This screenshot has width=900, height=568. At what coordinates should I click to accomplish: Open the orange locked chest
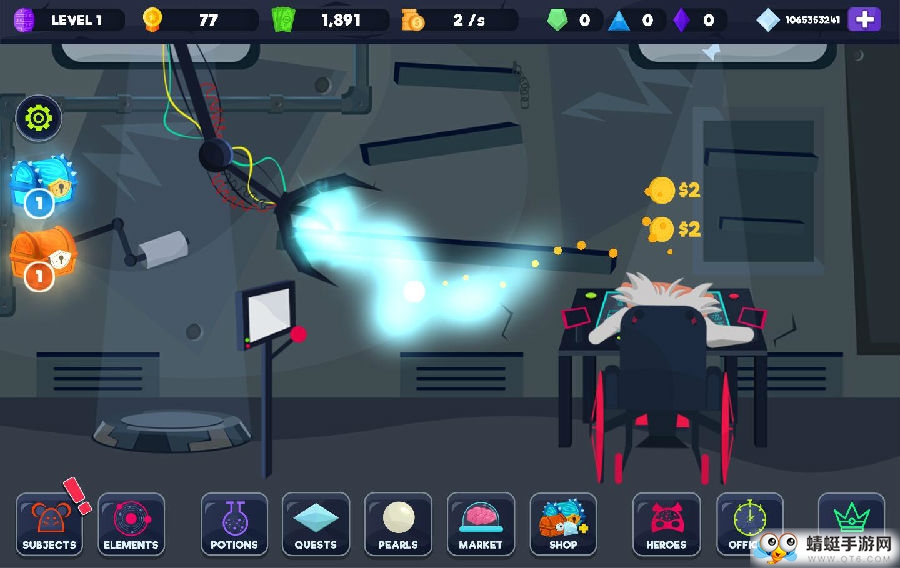point(41,252)
